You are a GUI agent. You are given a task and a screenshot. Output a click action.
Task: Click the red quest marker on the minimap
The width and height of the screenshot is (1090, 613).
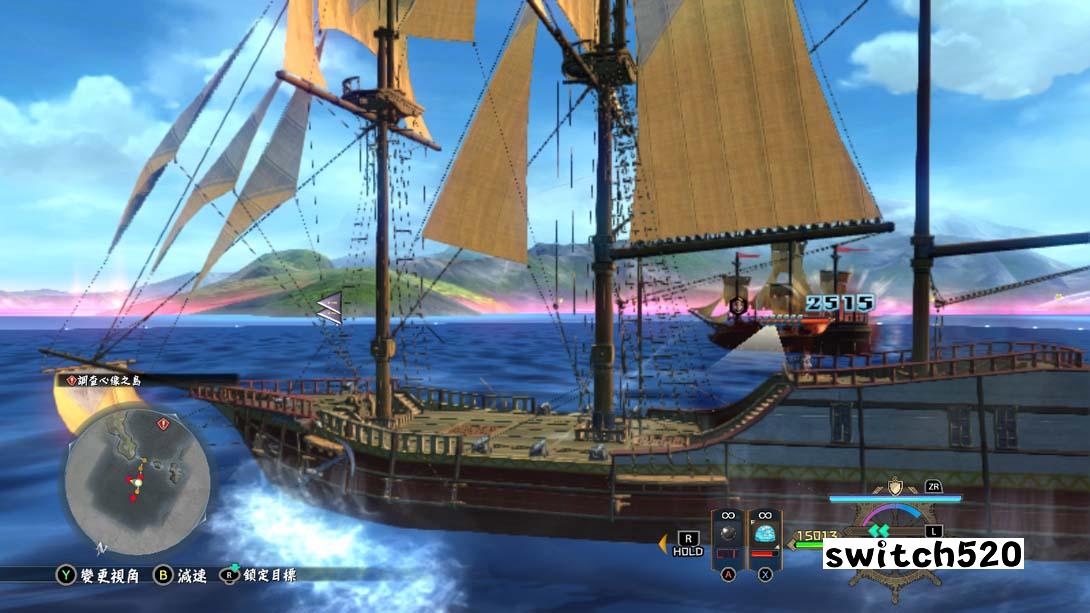point(162,424)
